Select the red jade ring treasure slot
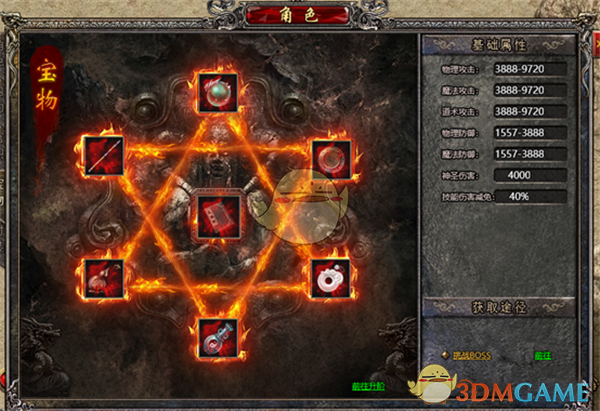Viewport: 600px width, 411px height. 330,157
